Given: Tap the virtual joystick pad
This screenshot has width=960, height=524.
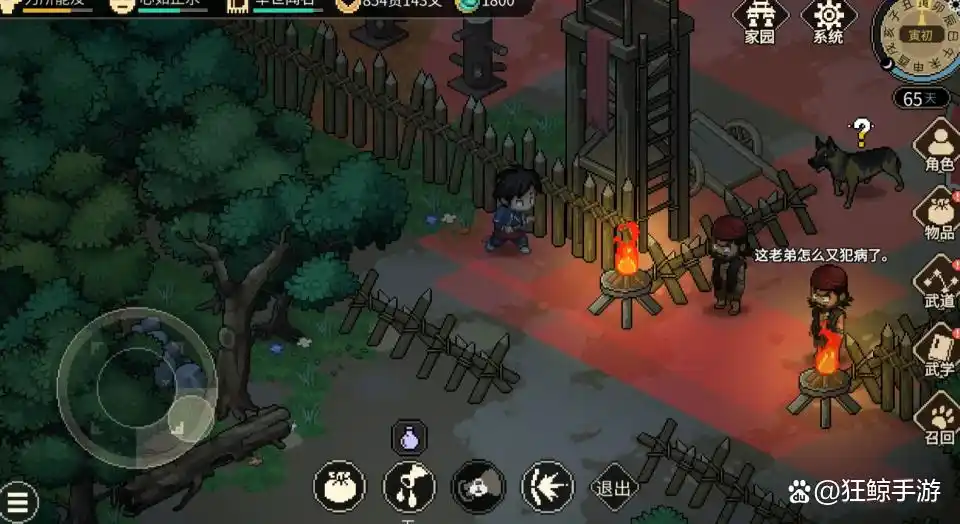Looking at the screenshot, I should coord(136,387).
